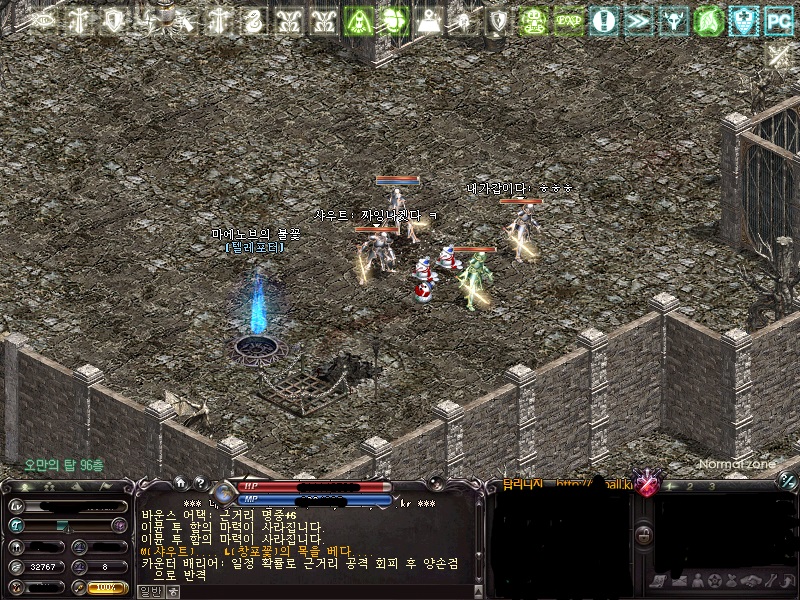Switch to the 일반 chat tab
Screen dimensions: 800x600
[148, 591]
